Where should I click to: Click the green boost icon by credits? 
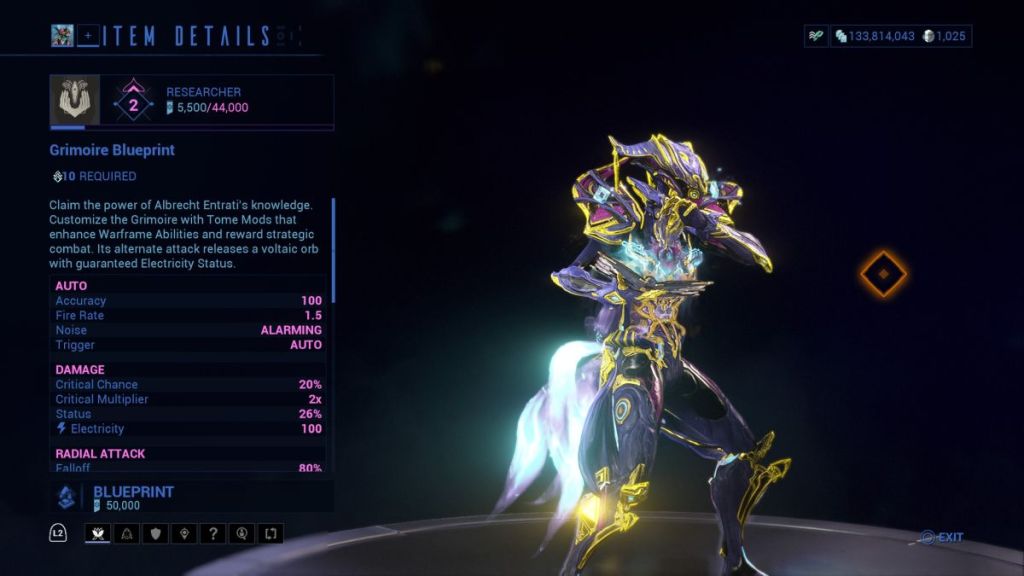(x=817, y=36)
